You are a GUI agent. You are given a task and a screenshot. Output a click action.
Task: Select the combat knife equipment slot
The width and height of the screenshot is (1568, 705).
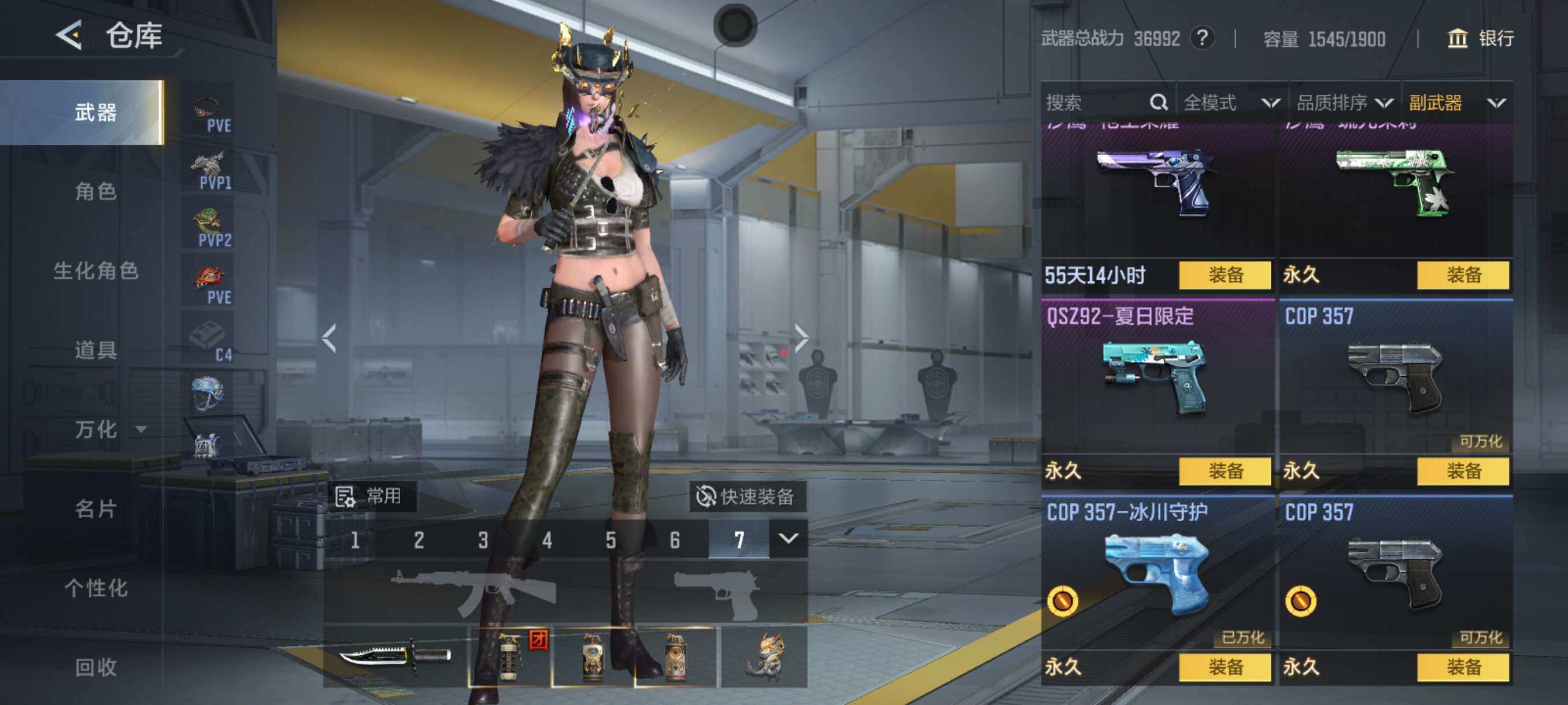point(394,656)
